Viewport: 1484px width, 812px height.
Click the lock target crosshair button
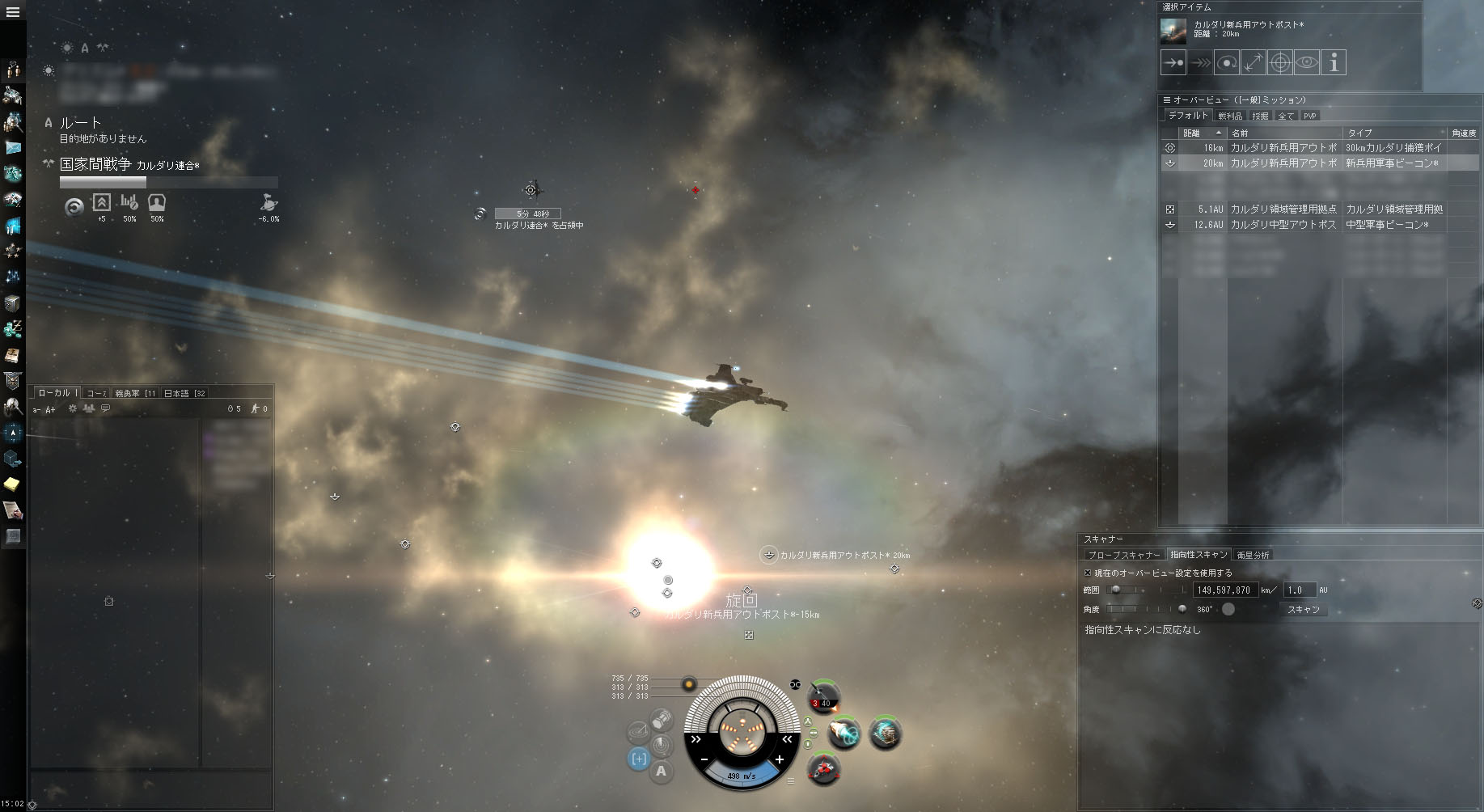click(x=1280, y=62)
